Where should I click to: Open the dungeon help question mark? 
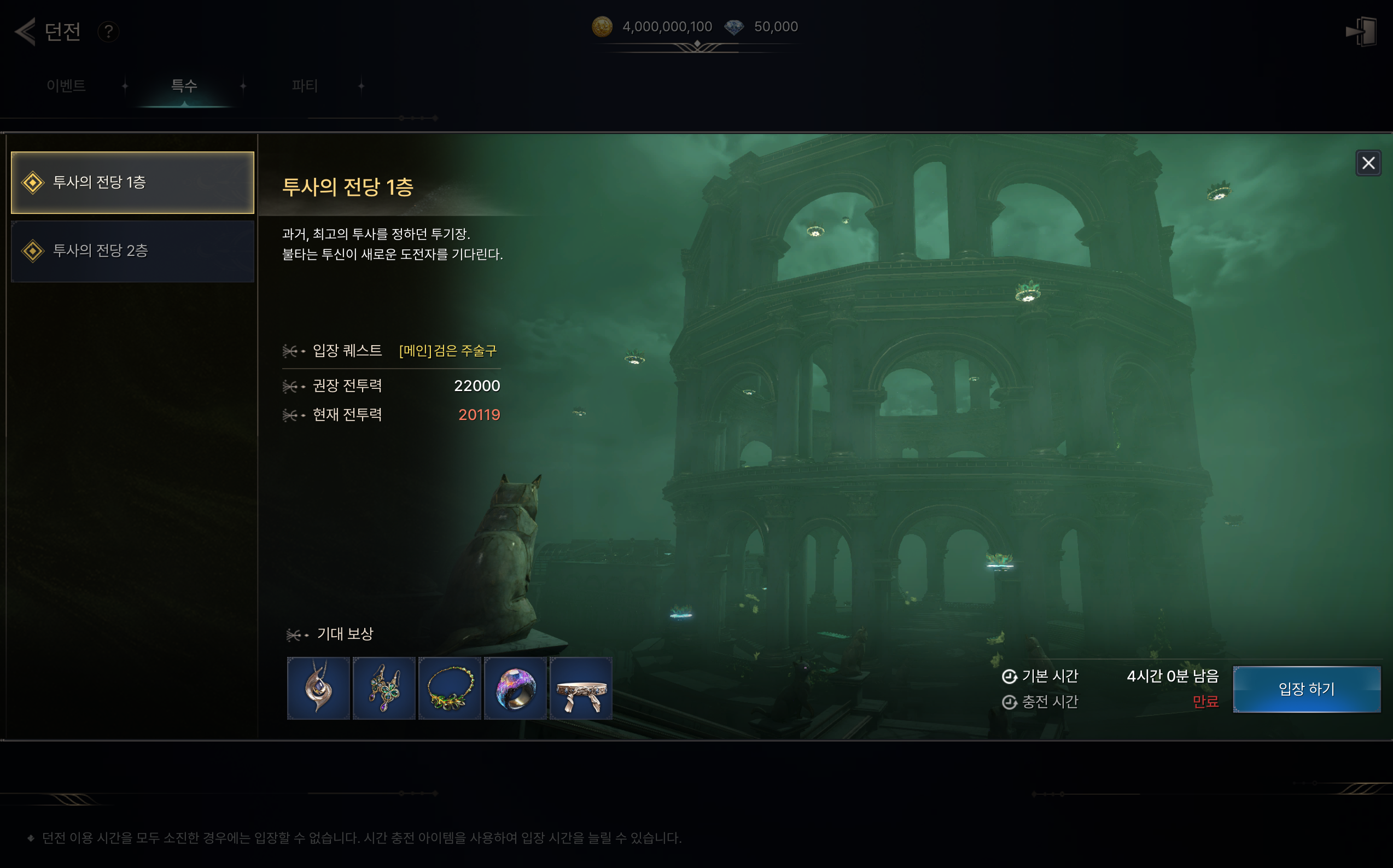click(108, 31)
